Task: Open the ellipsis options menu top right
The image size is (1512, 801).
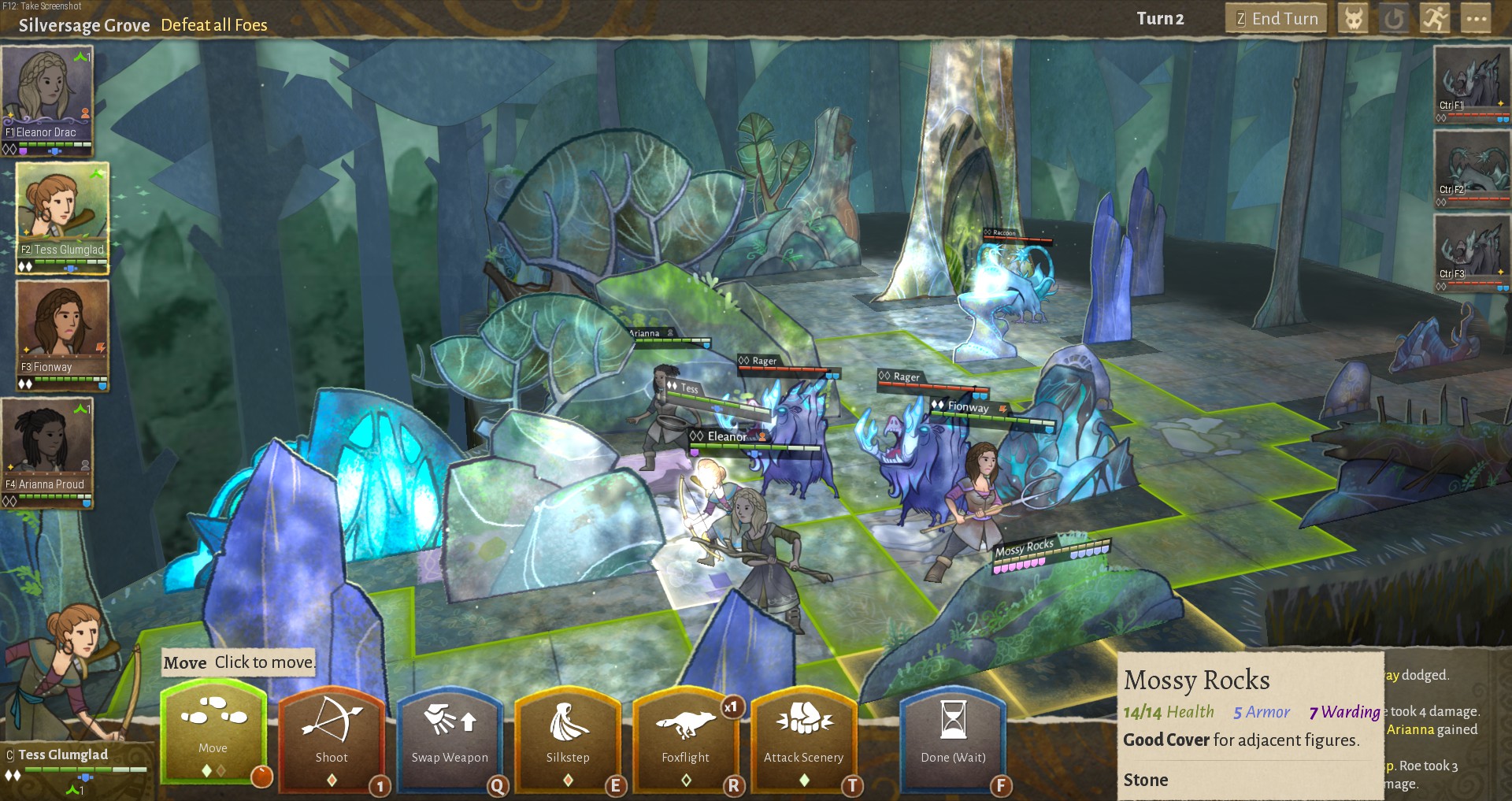Action: 1477,17
